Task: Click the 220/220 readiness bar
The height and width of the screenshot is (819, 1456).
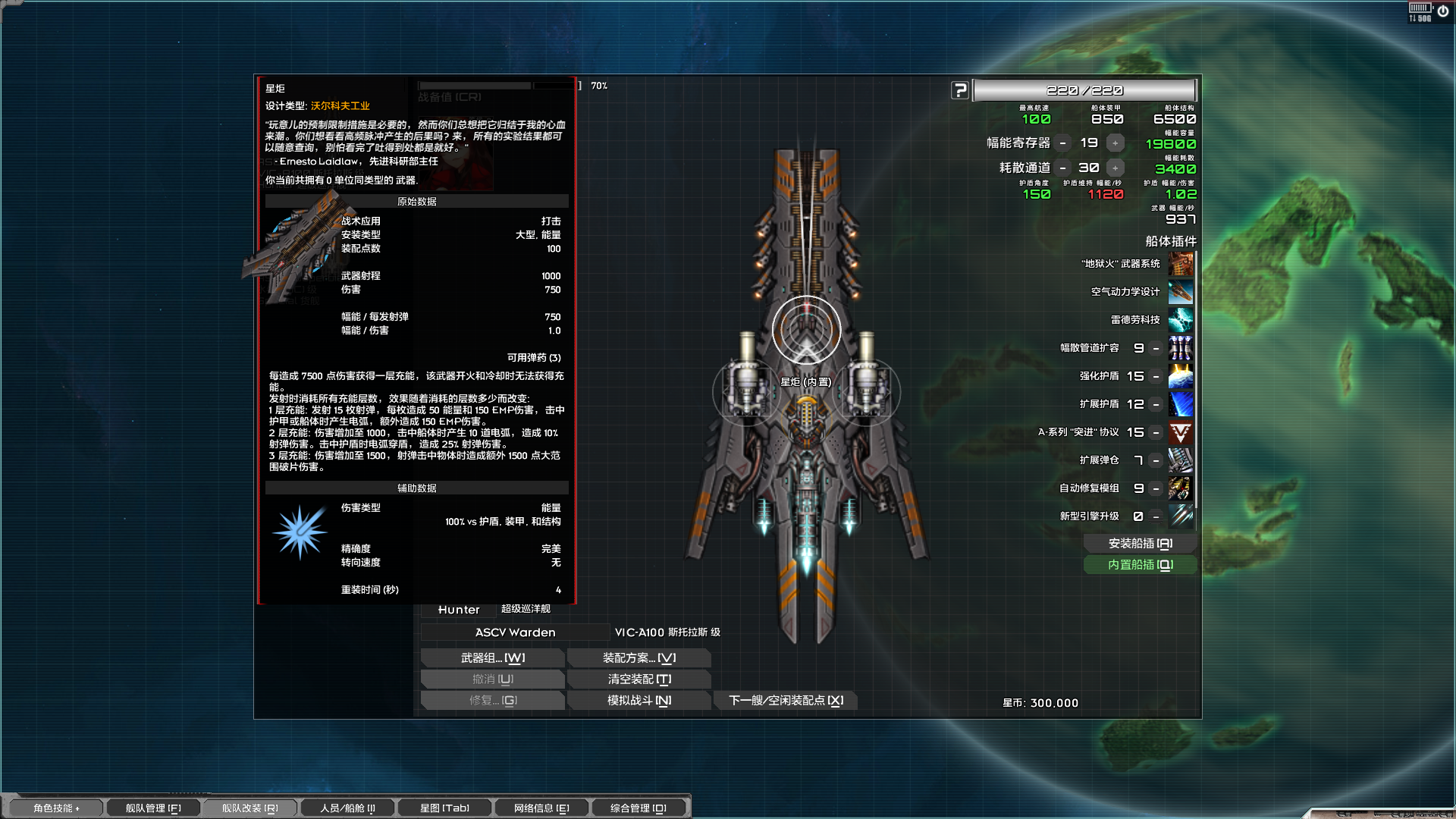Action: (x=1086, y=89)
